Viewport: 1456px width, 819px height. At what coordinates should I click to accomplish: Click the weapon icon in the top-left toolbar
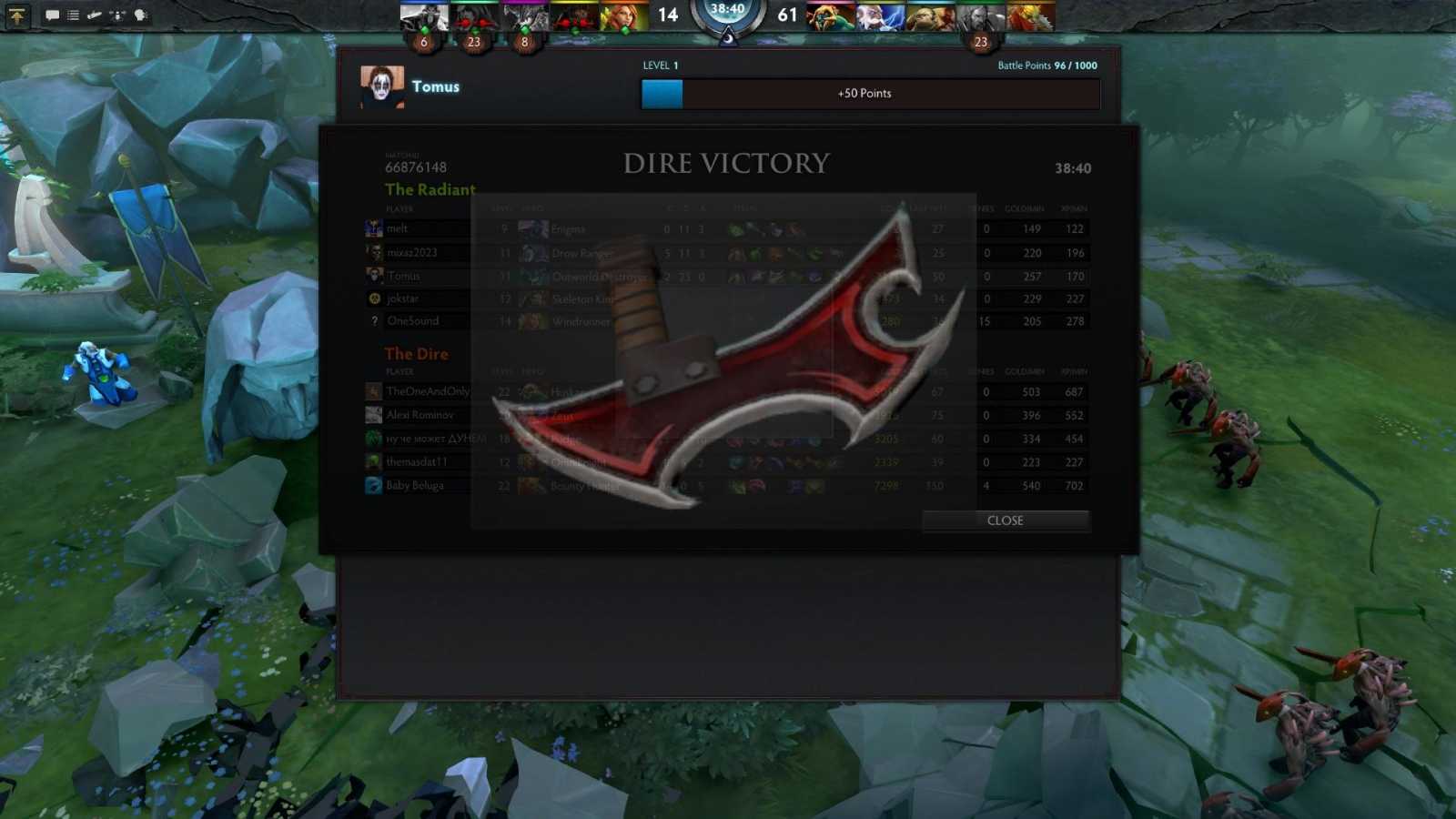click(x=95, y=15)
